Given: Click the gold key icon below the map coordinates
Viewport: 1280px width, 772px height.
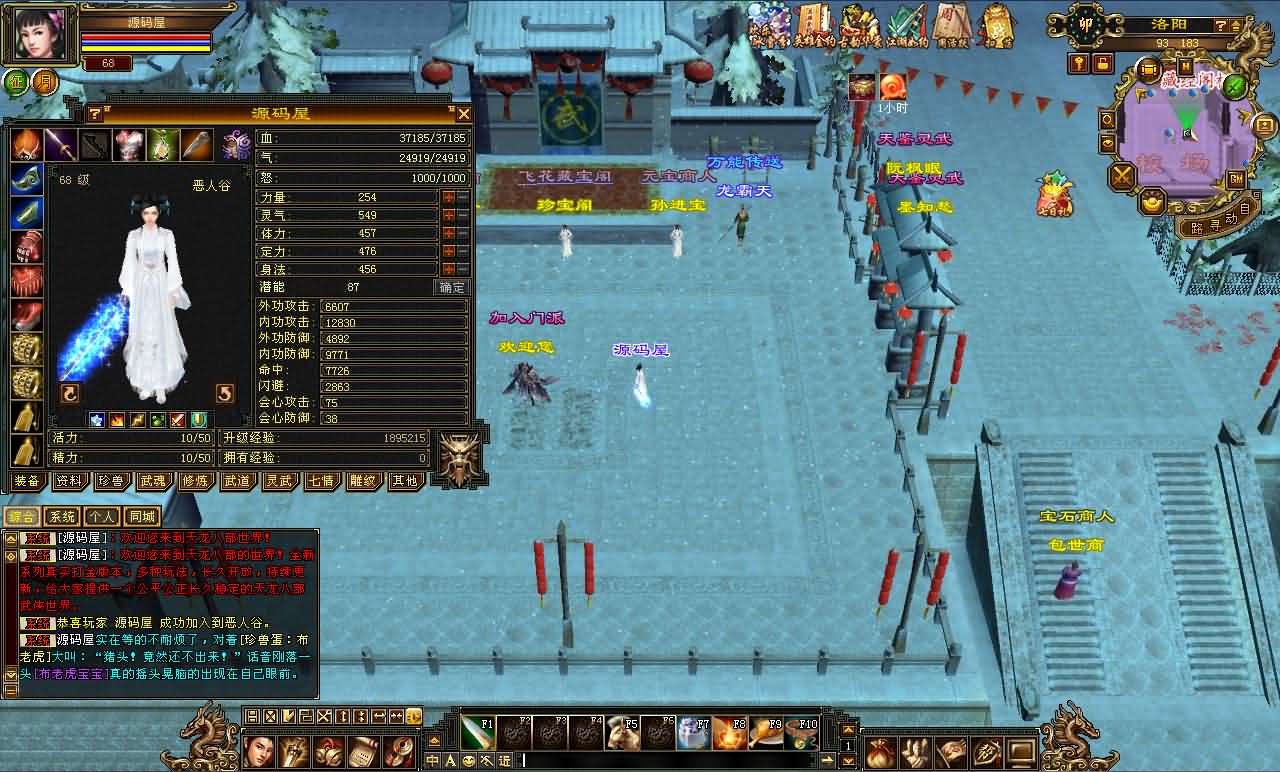Looking at the screenshot, I should (1078, 64).
